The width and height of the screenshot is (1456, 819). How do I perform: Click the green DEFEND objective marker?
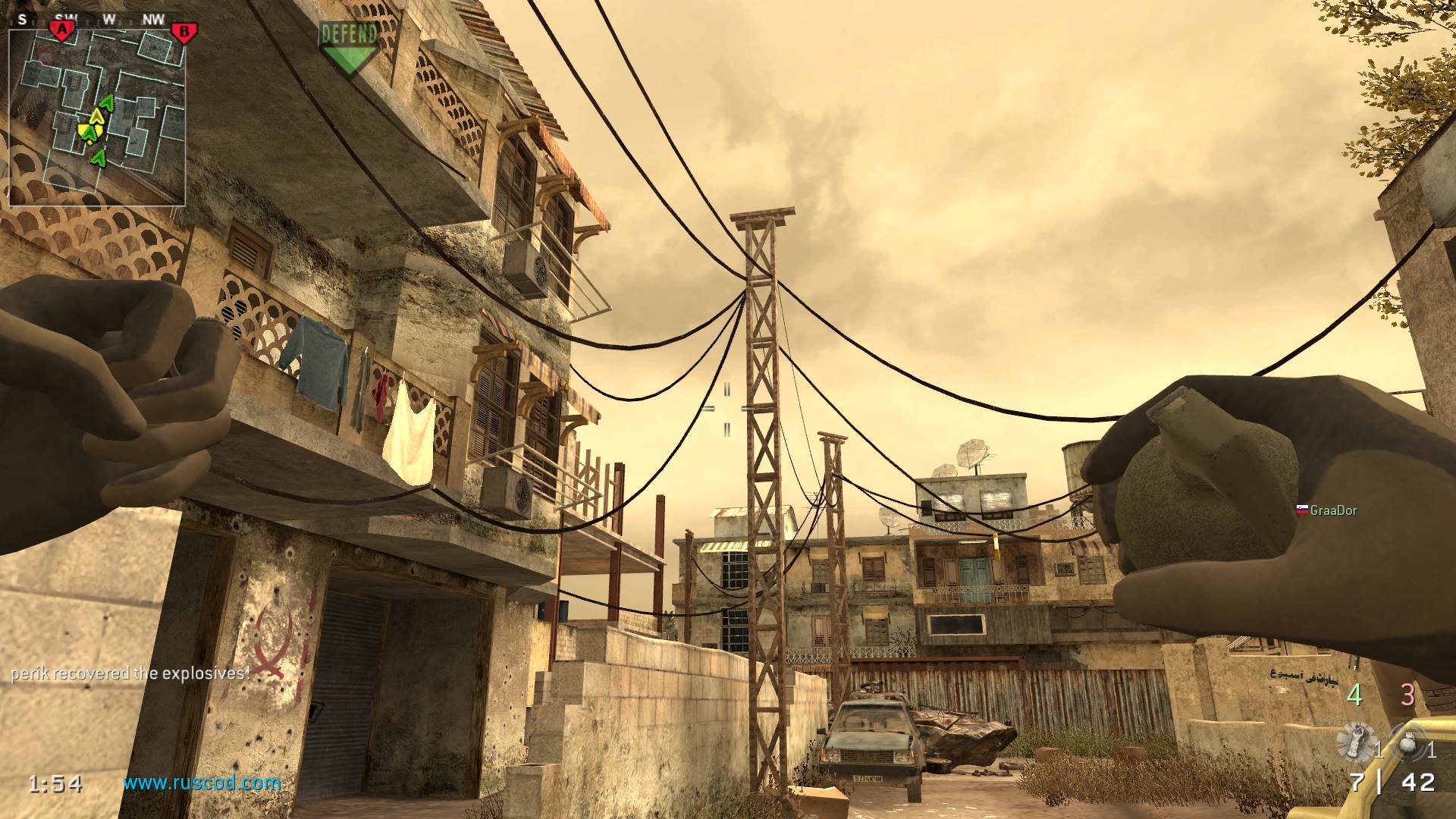[x=348, y=47]
